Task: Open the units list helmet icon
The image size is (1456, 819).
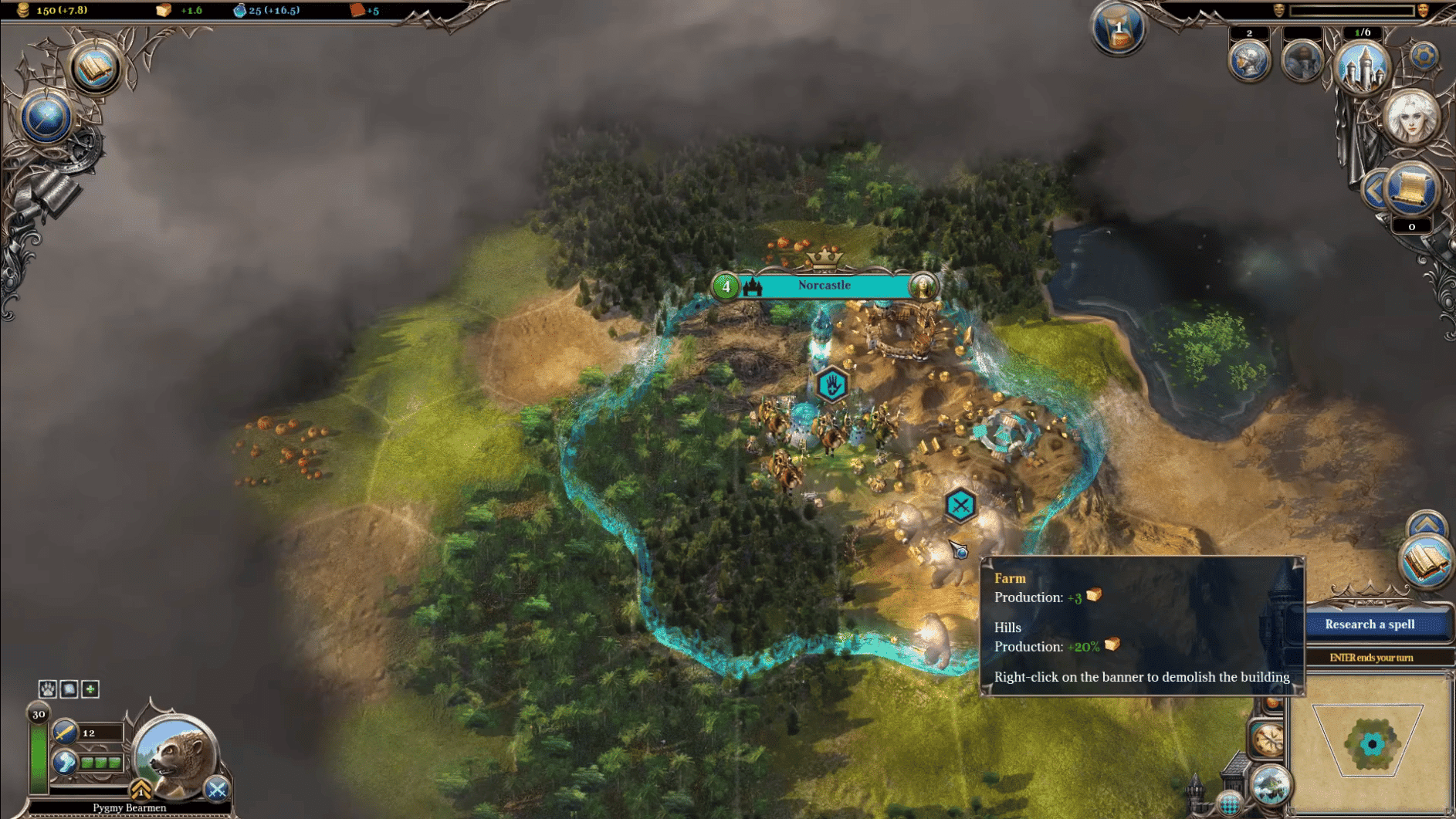Action: click(1248, 61)
